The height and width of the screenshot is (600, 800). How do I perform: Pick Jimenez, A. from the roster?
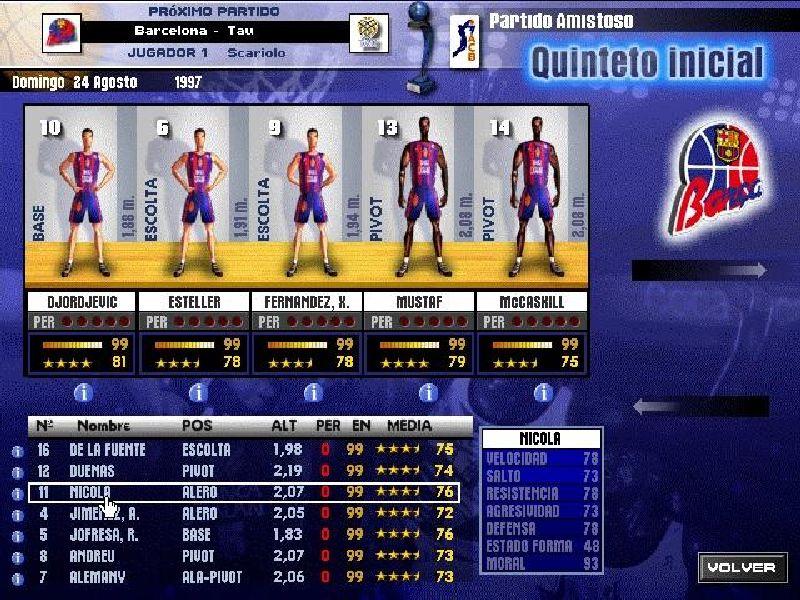(240, 513)
